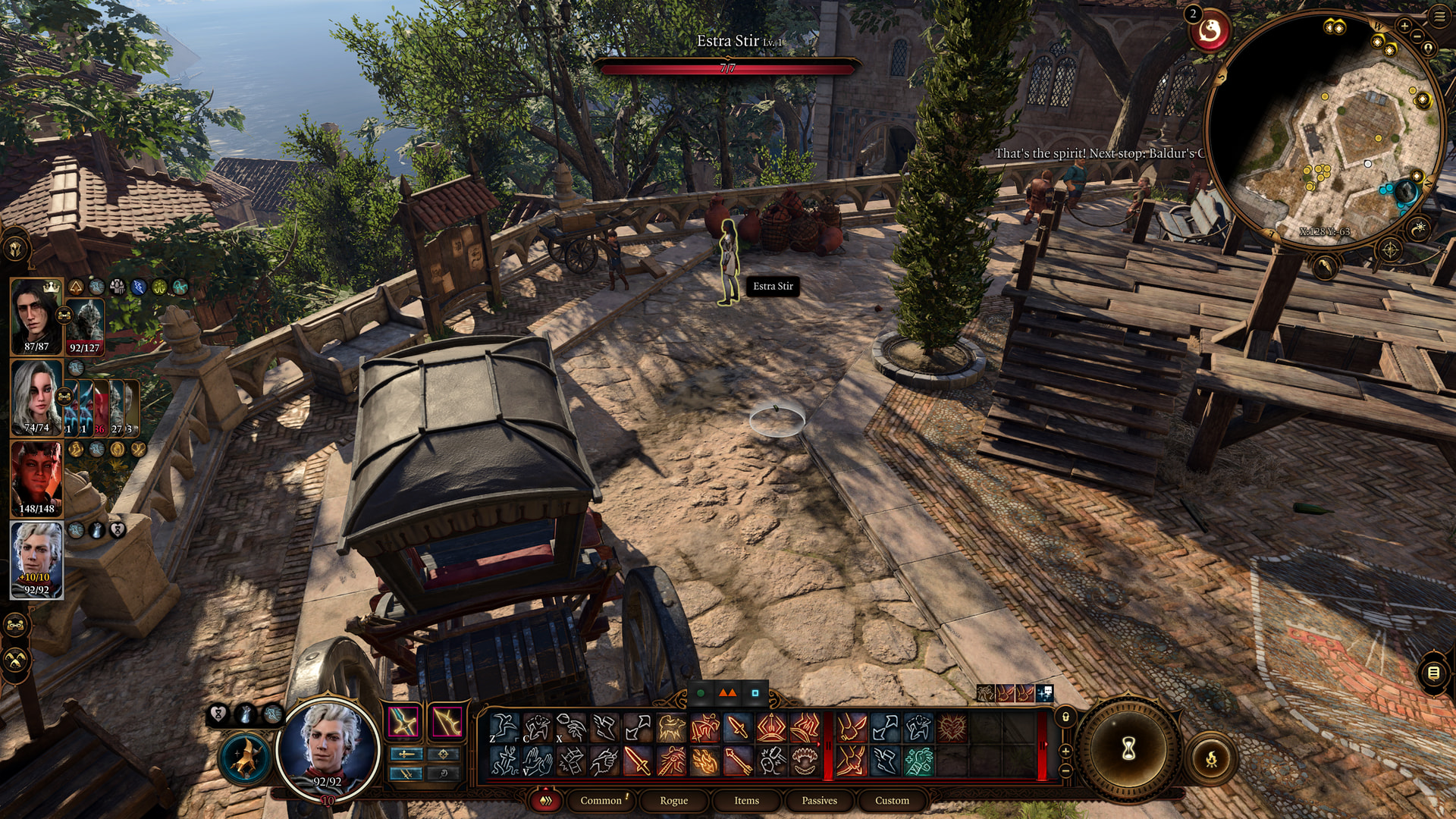1456x819 pixels.
Task: Open the campfire rest menu
Action: coord(1211,757)
